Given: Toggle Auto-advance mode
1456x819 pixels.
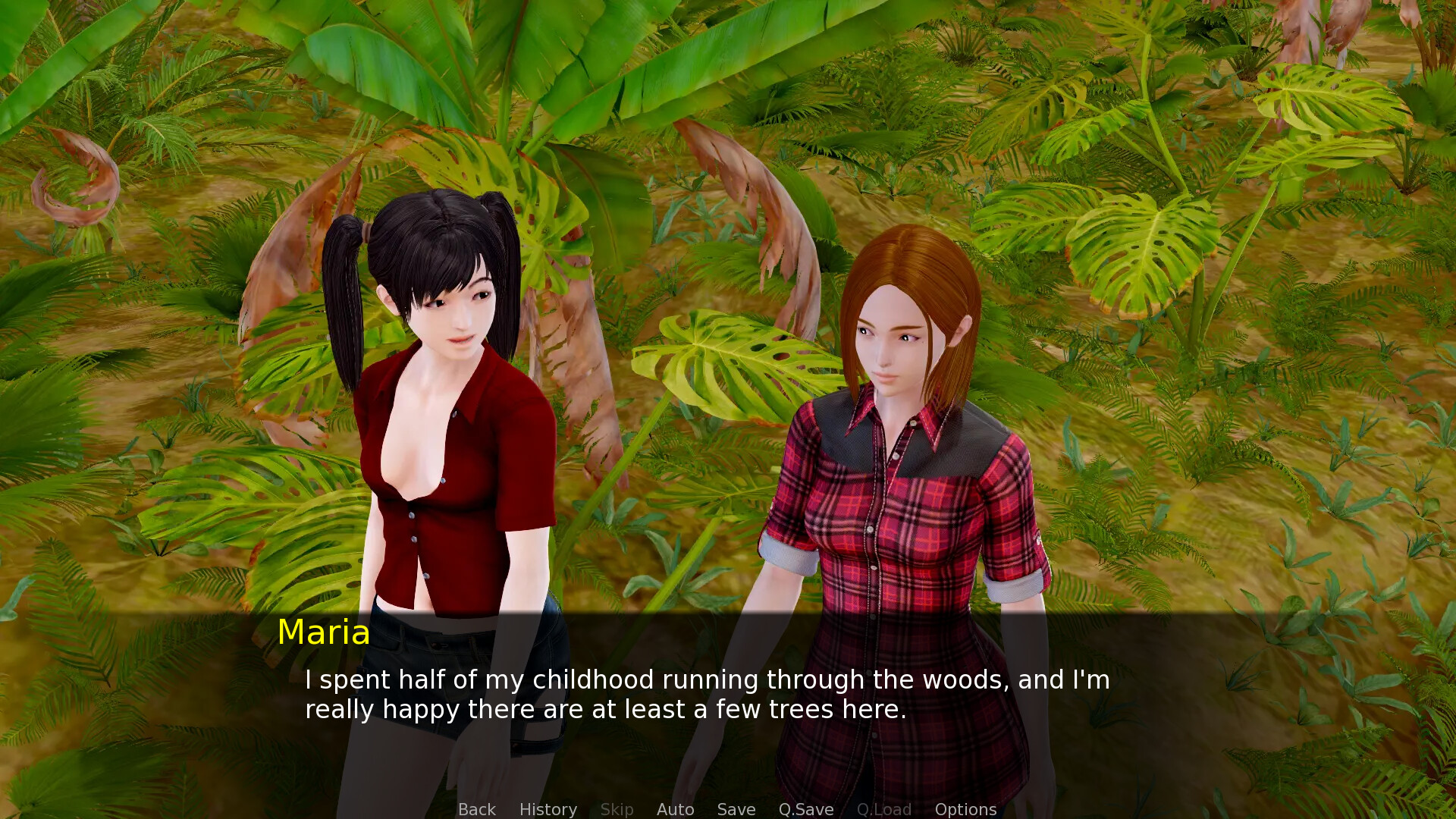Looking at the screenshot, I should [675, 809].
